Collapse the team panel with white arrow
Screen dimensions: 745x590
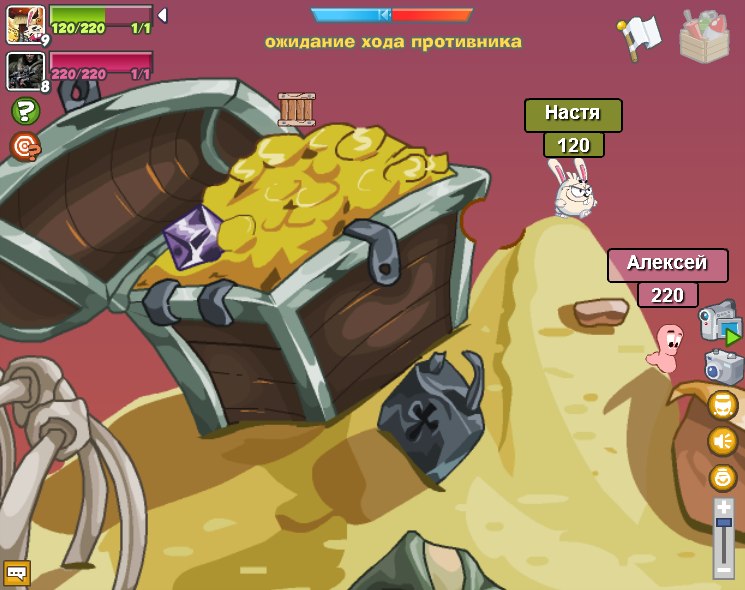162,15
